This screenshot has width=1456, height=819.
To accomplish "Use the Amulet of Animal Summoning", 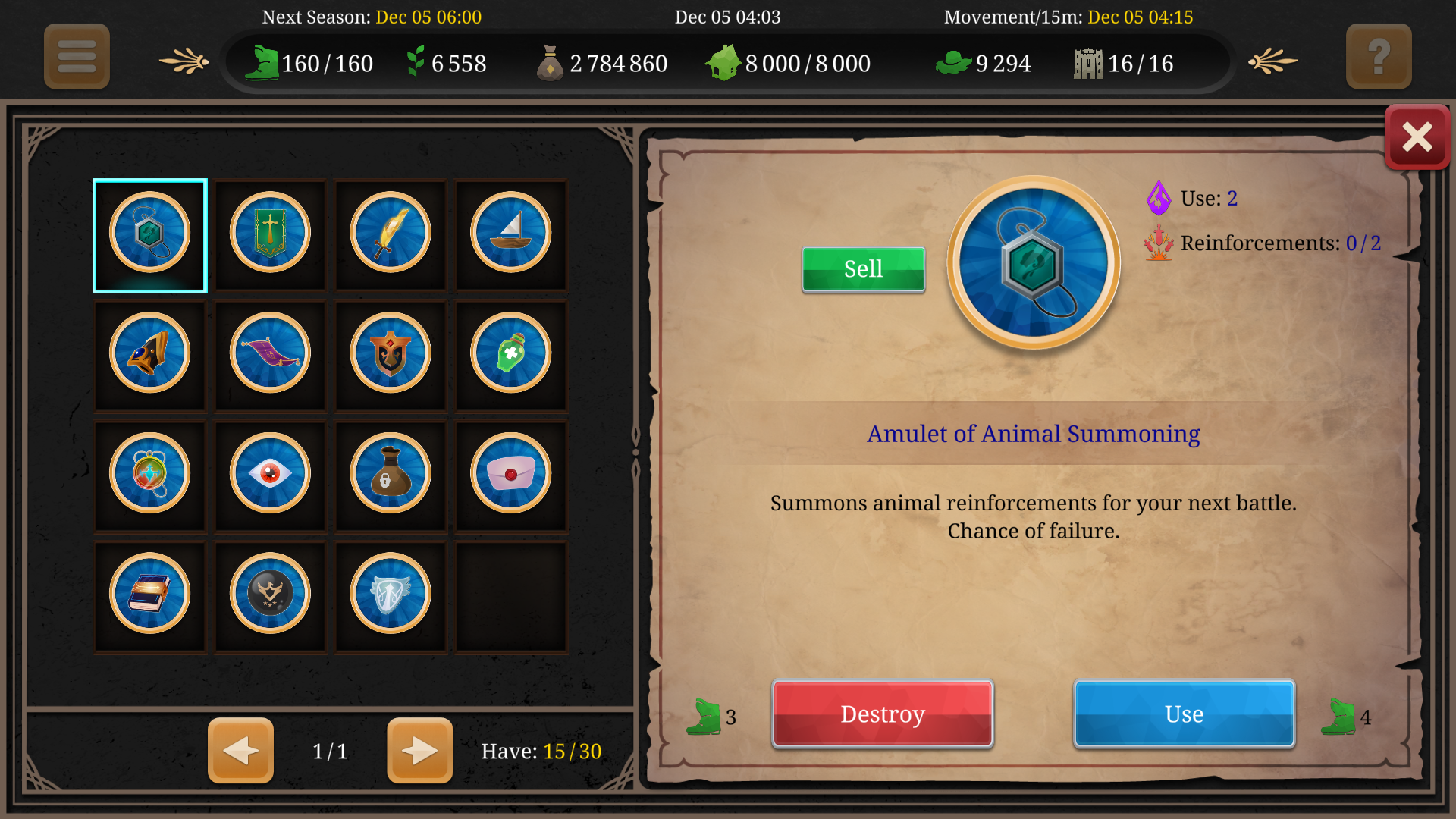I will coord(1183,714).
